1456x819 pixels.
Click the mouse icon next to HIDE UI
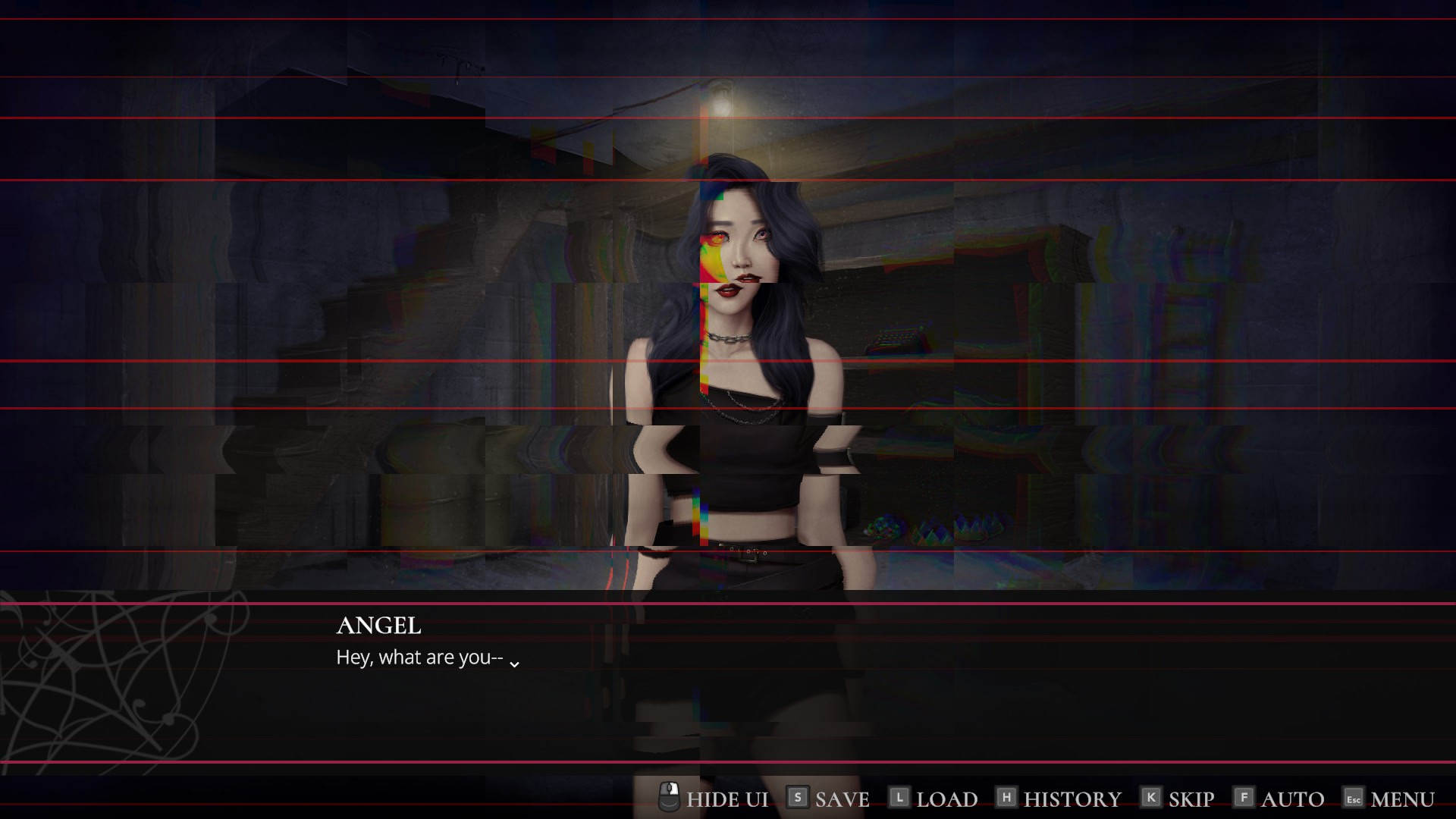pos(667,798)
